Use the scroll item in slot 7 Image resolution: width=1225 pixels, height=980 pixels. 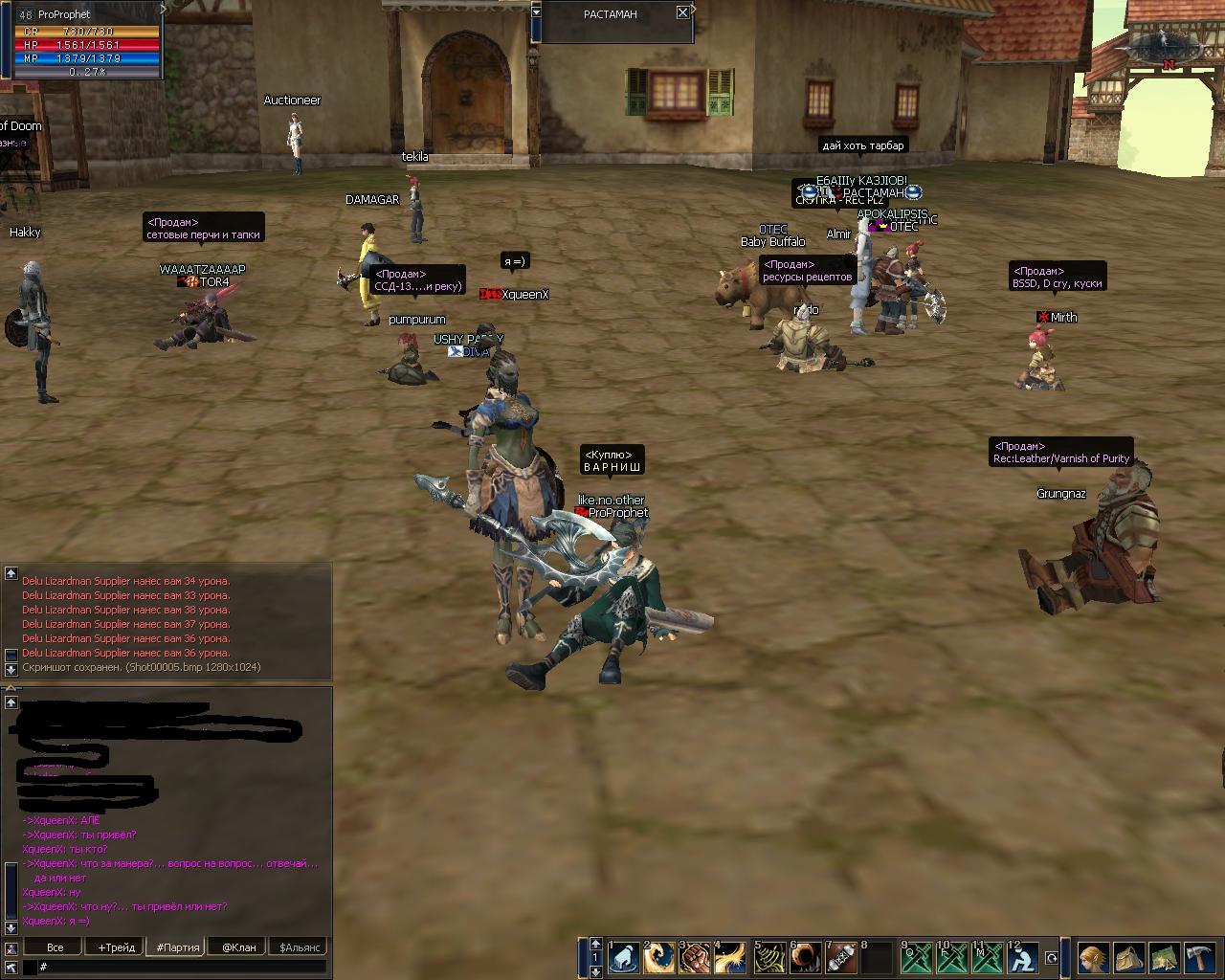(x=841, y=957)
